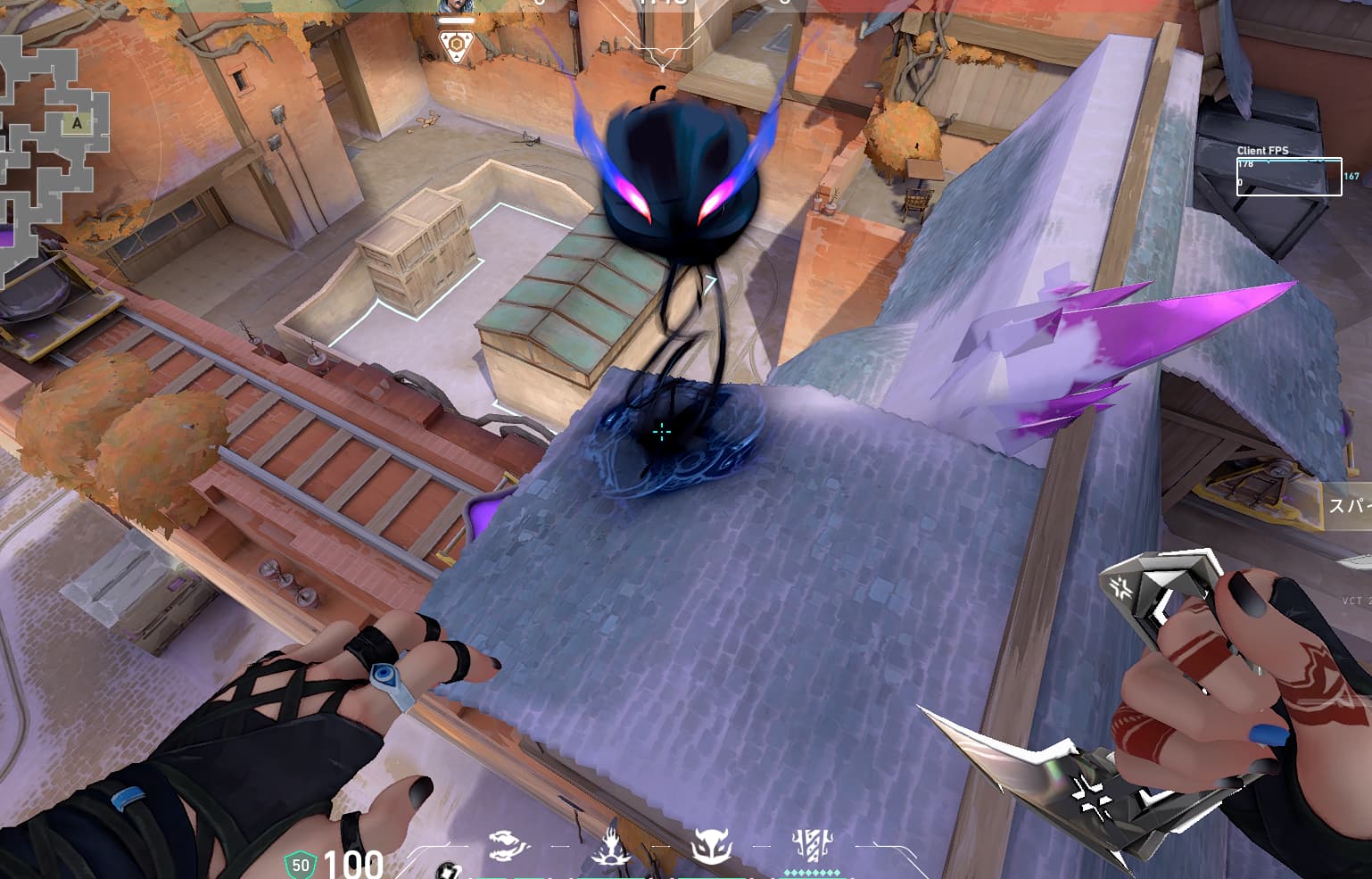
Task: Select the Prowler ability icon
Action: point(508,845)
